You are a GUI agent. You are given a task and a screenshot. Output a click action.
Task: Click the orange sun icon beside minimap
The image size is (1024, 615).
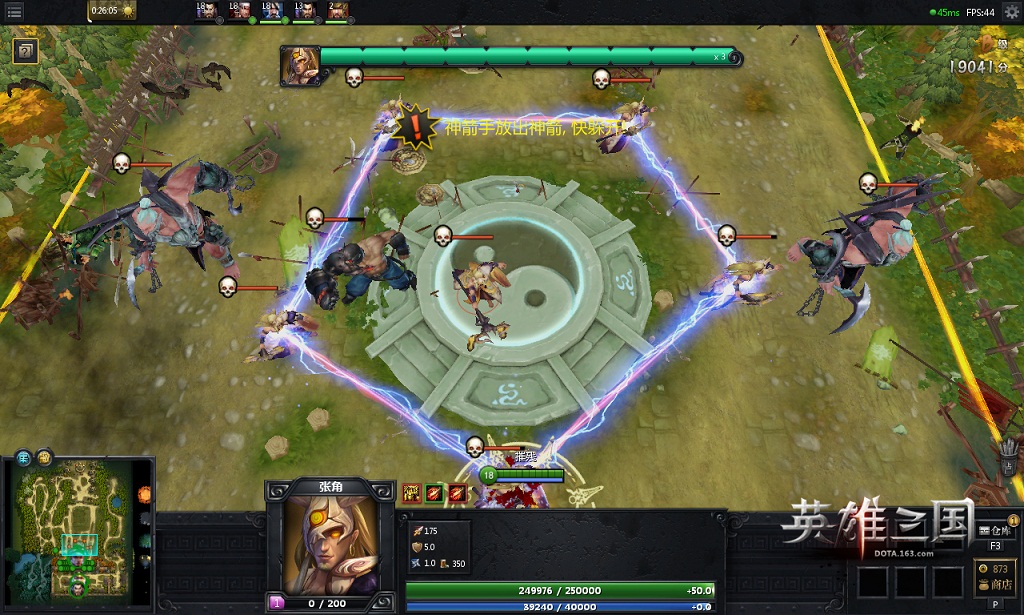click(x=145, y=495)
